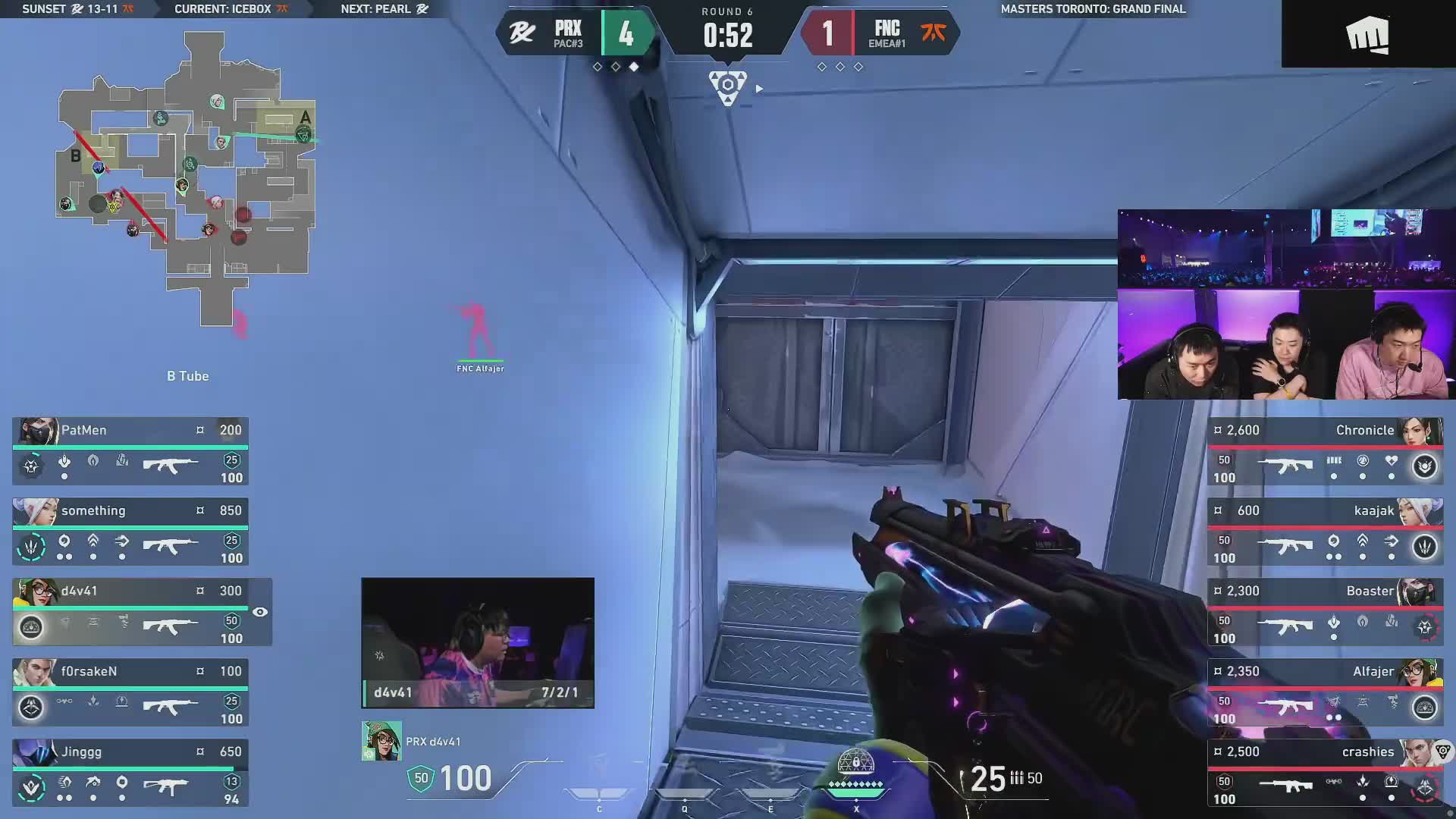Select Jinggg's player row
The width and height of the screenshot is (1456, 819).
tap(130, 773)
